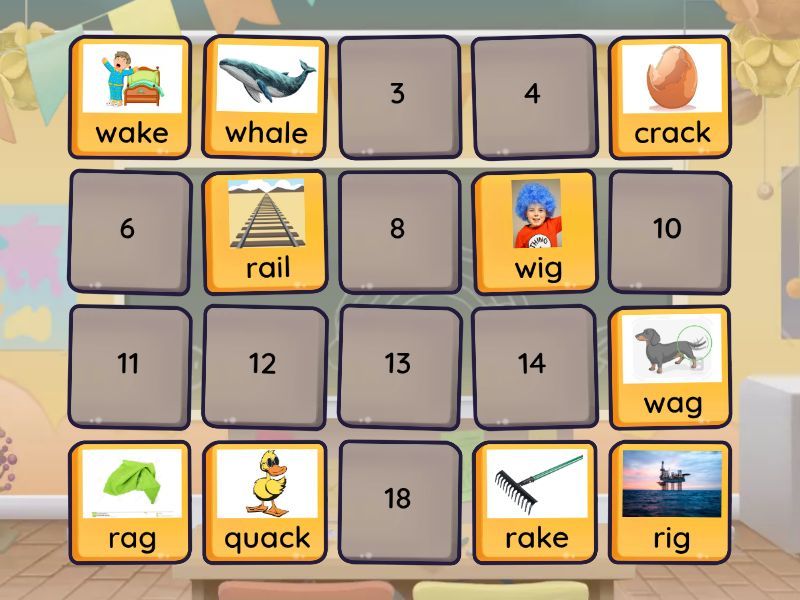
Task: Reveal tile number 11
Action: (128, 366)
